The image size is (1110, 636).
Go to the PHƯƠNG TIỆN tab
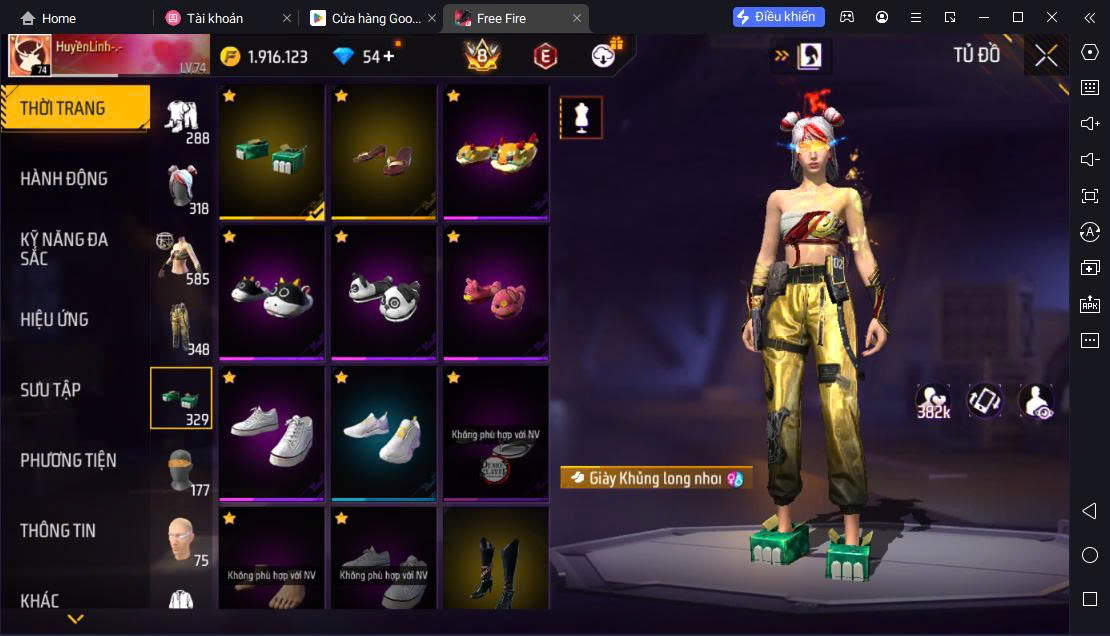pyautogui.click(x=68, y=461)
